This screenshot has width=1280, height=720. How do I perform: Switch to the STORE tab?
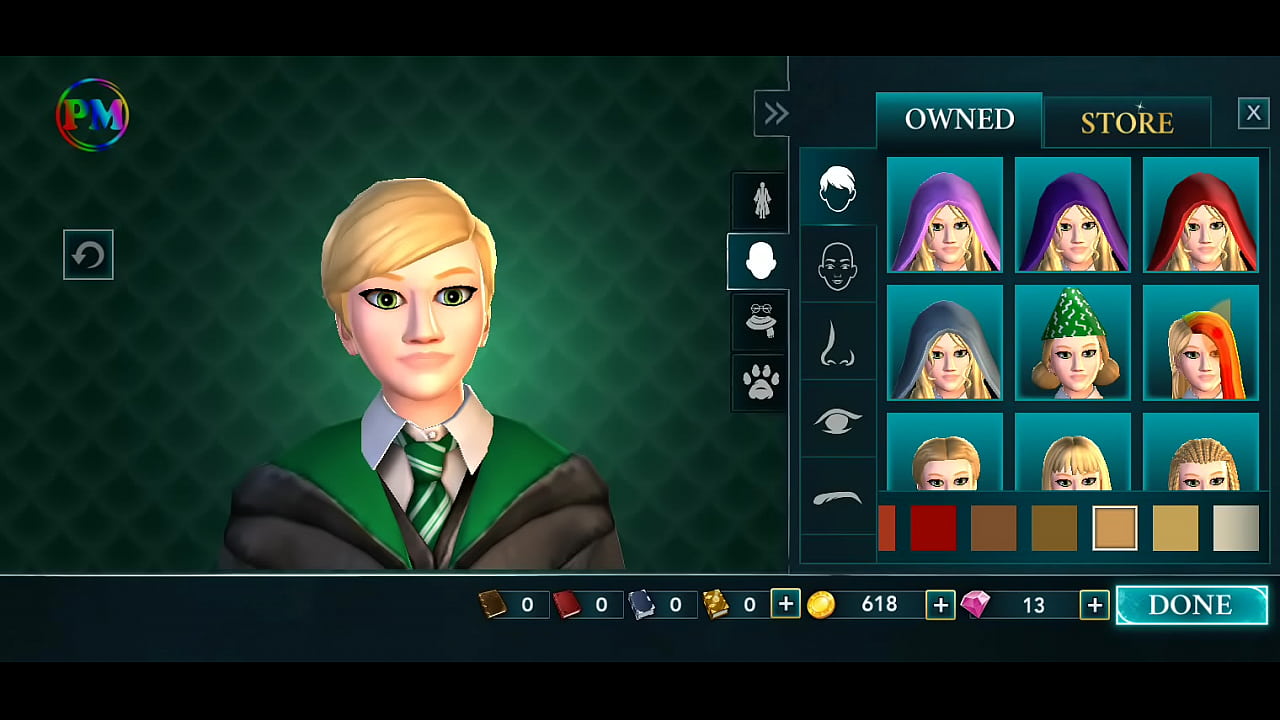click(1126, 121)
